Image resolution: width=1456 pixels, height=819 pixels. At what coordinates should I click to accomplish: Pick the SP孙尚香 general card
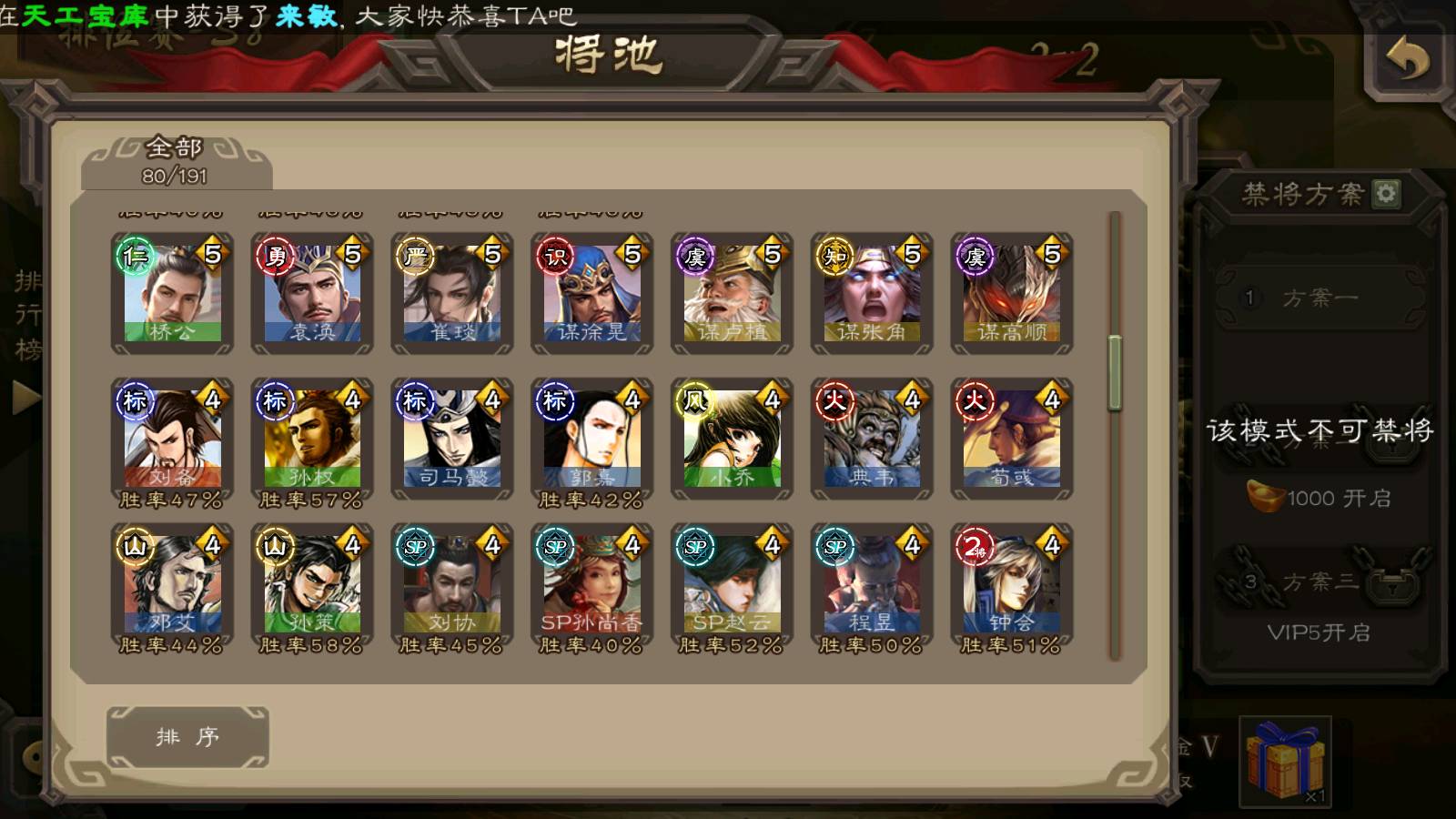[x=591, y=584]
